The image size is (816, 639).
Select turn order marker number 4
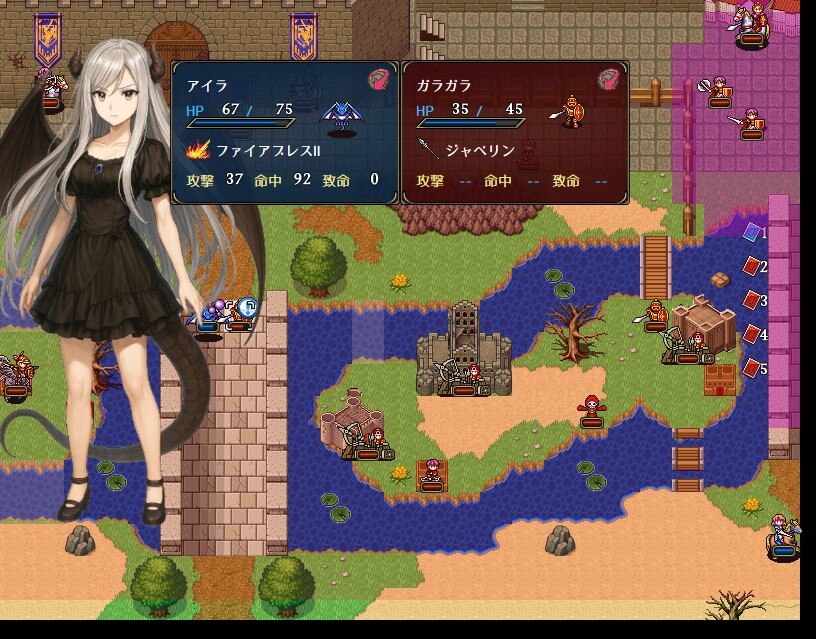753,334
